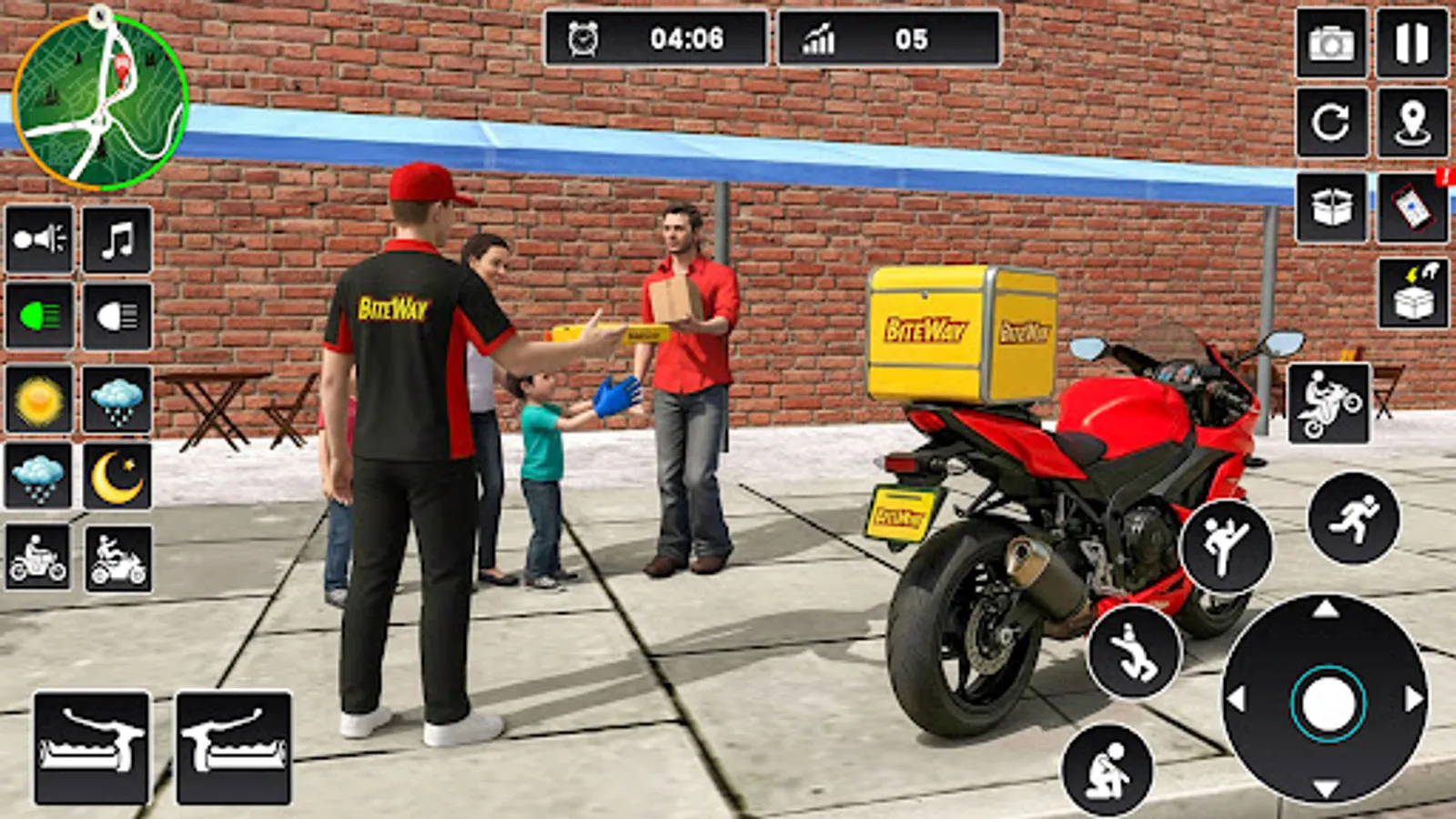The width and height of the screenshot is (1456, 819).
Task: Restart the current delivery
Action: [1331, 126]
